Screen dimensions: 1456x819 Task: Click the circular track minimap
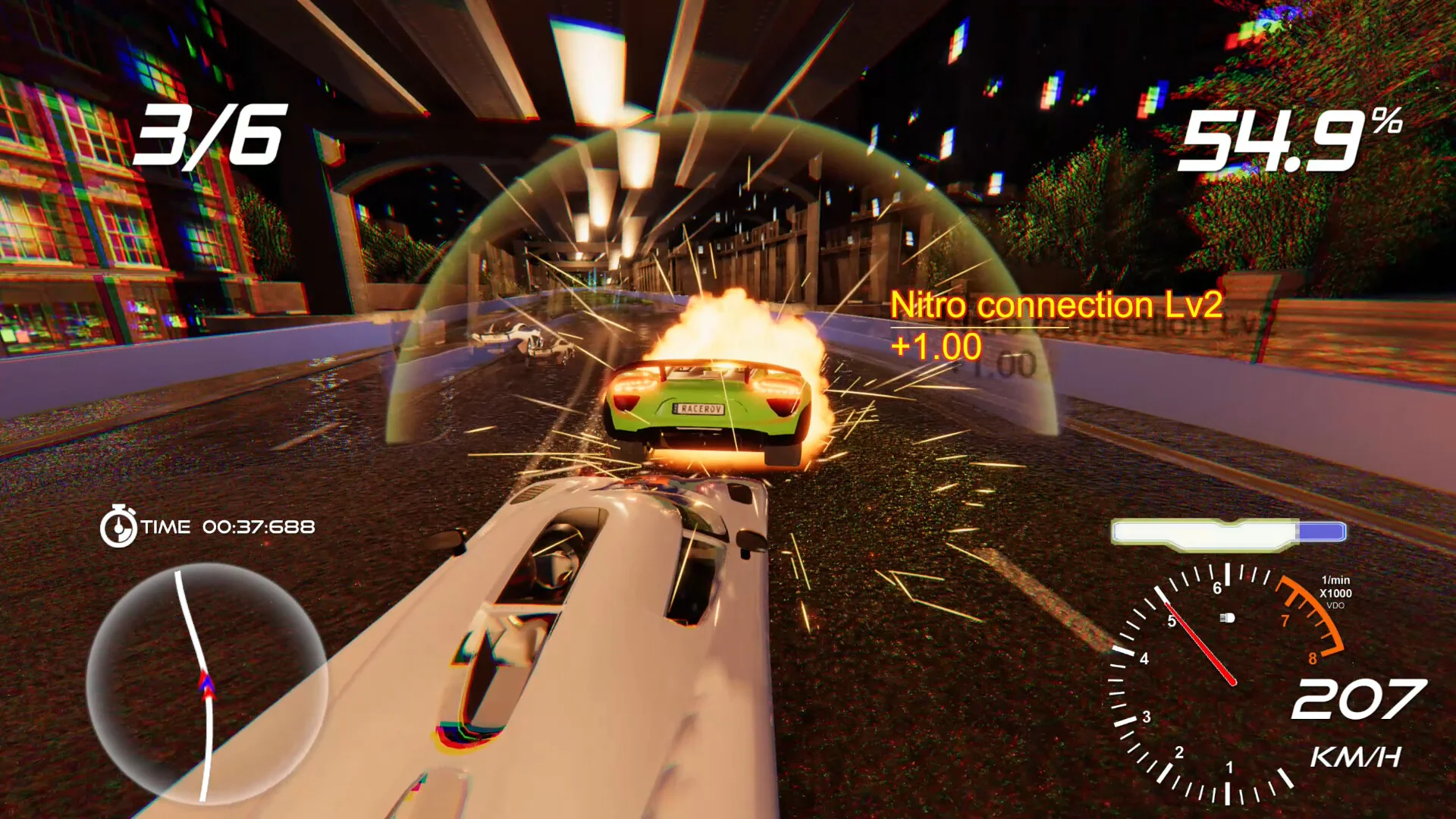[x=206, y=682]
